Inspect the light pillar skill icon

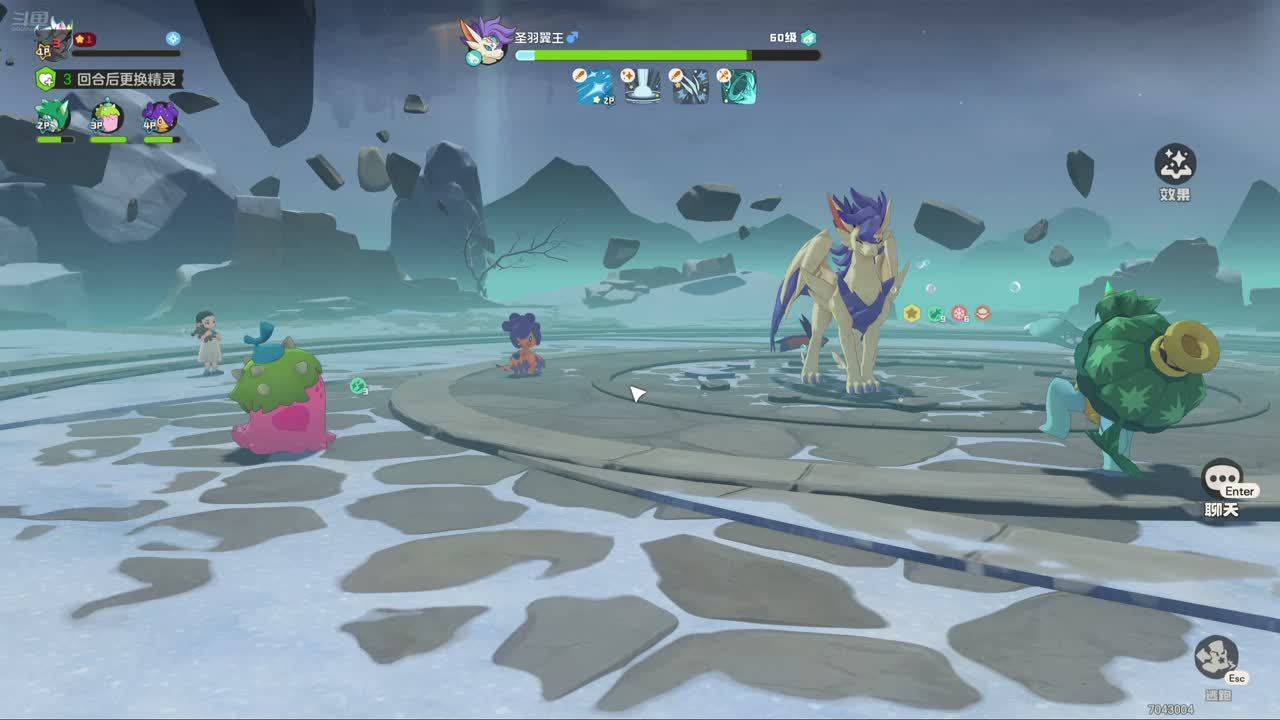pyautogui.click(x=642, y=87)
